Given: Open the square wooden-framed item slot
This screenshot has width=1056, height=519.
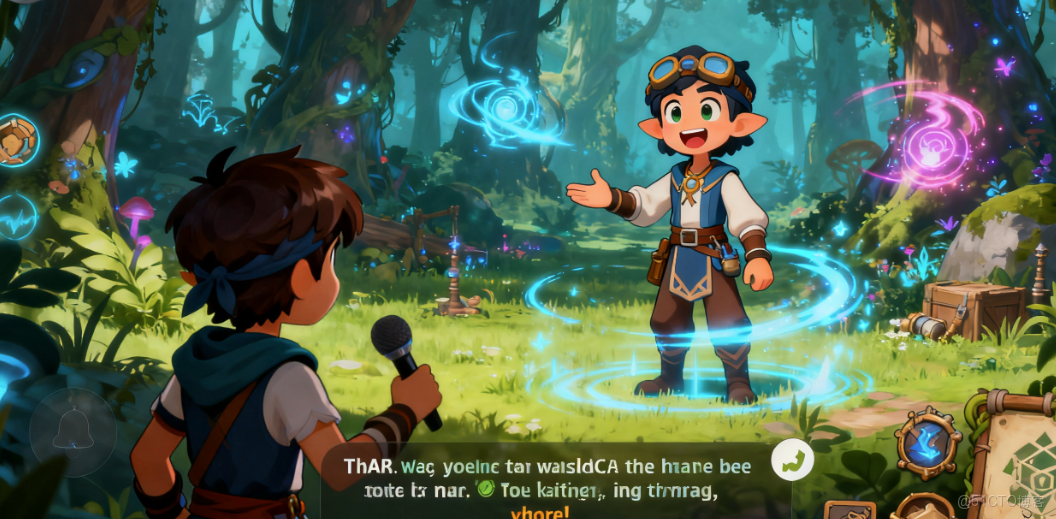Looking at the screenshot, I should tap(848, 510).
